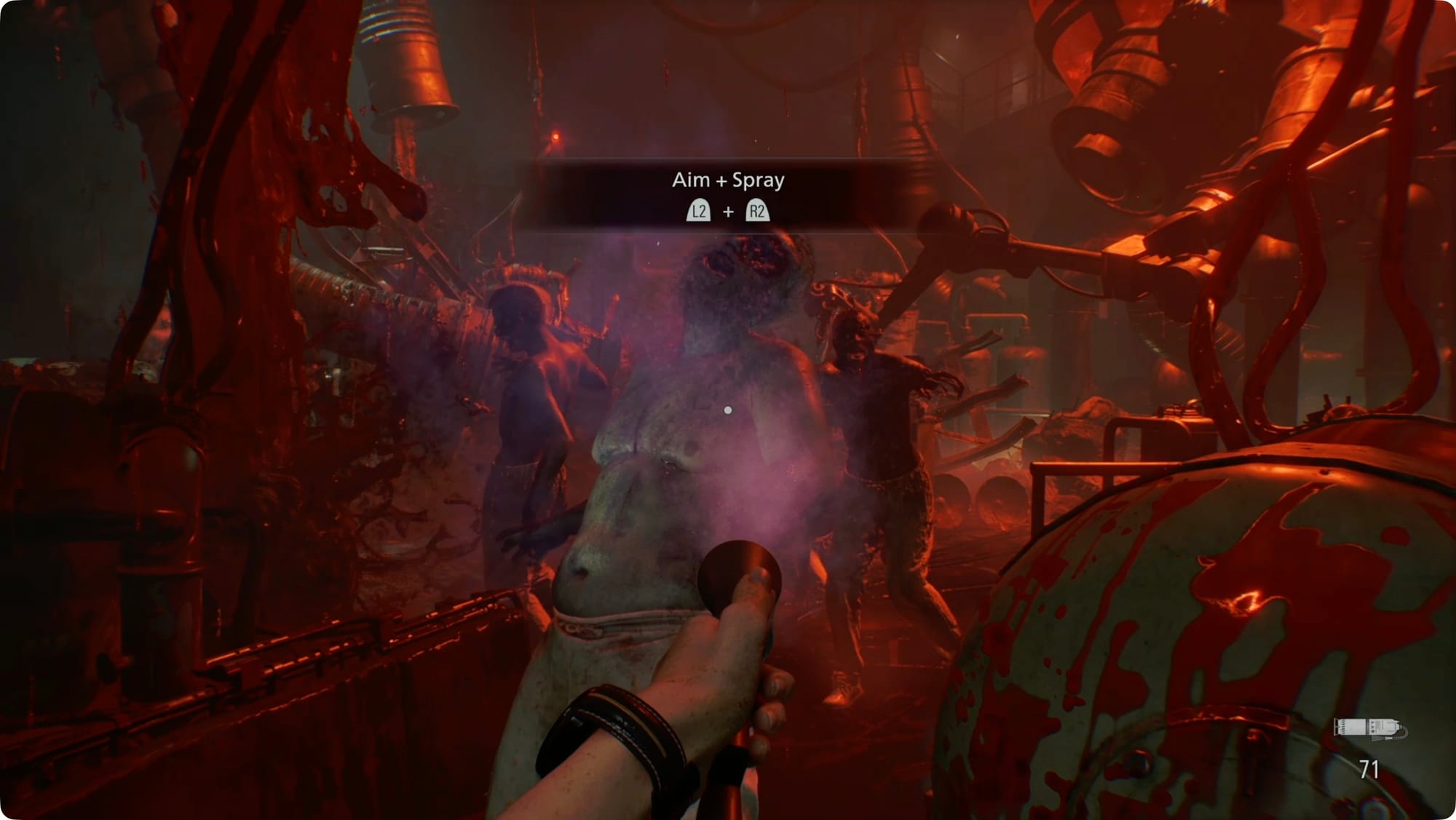Select the equipped spray canister icon
Screen dimensions: 1456x820
[x=1369, y=727]
